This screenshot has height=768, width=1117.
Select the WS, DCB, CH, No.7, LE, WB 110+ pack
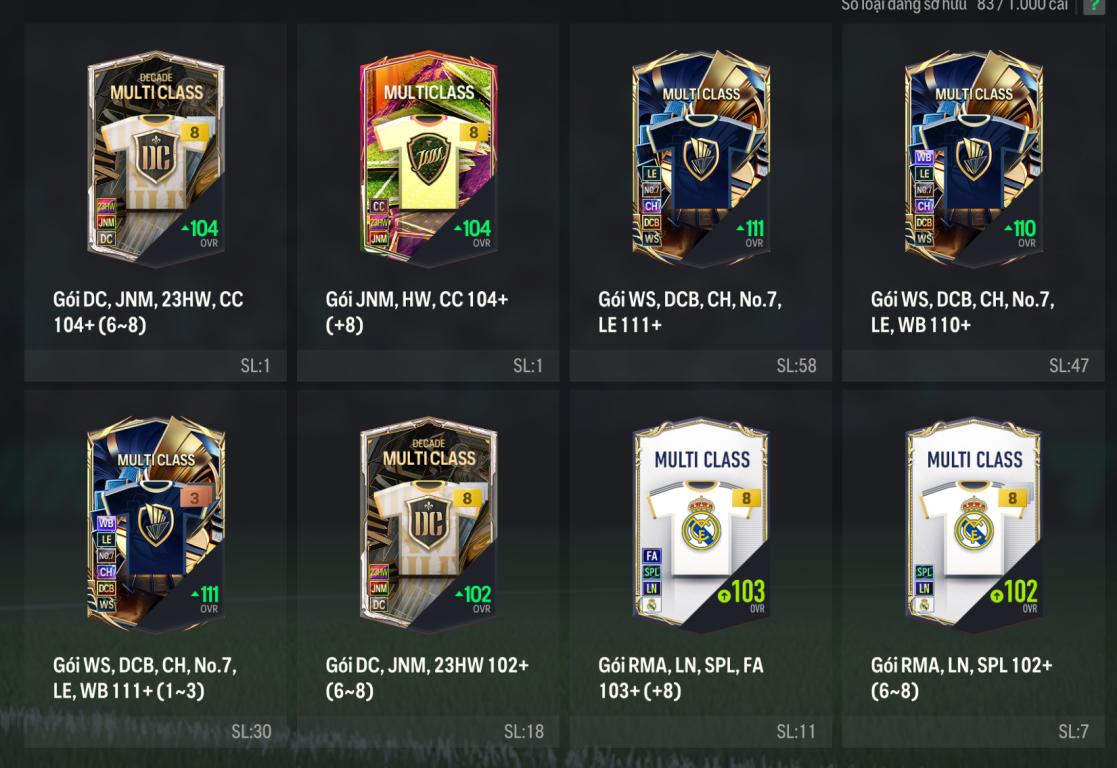pyautogui.click(x=973, y=160)
